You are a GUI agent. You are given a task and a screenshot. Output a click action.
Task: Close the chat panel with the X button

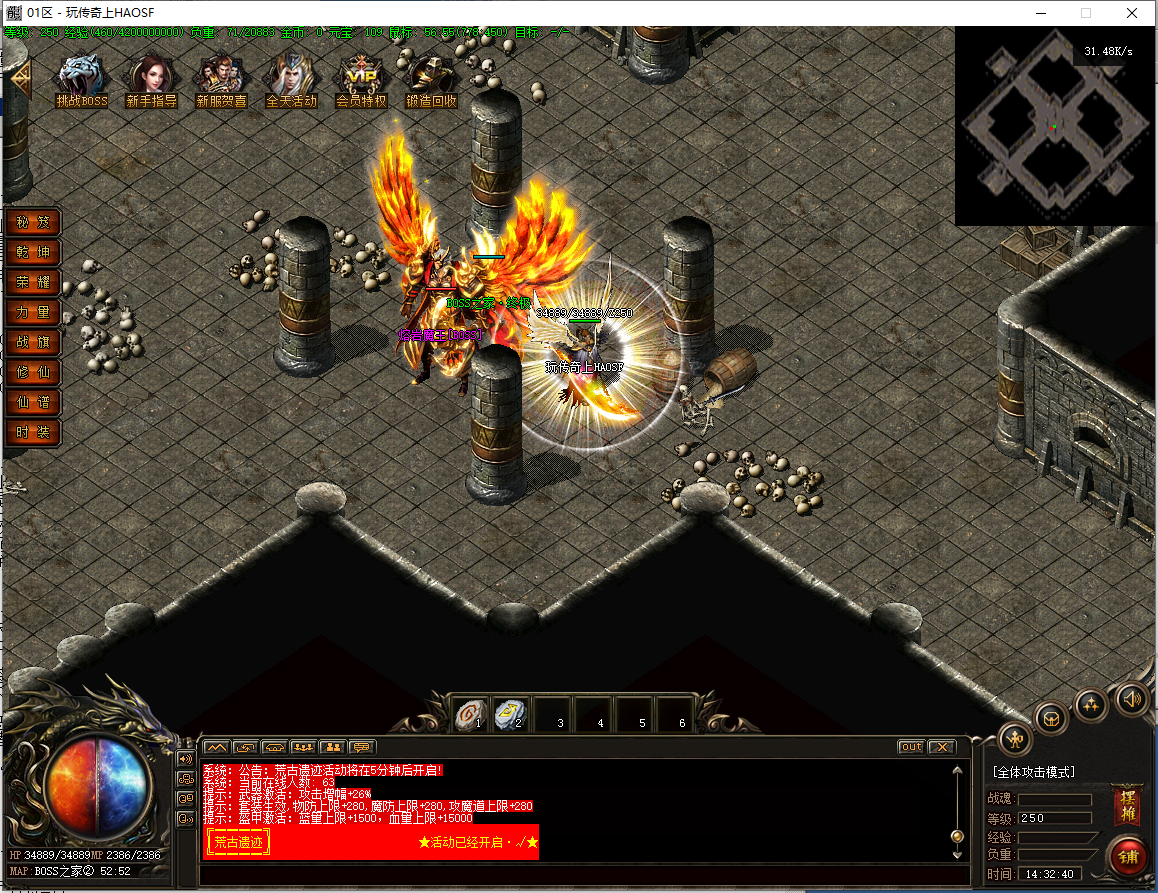[x=942, y=747]
